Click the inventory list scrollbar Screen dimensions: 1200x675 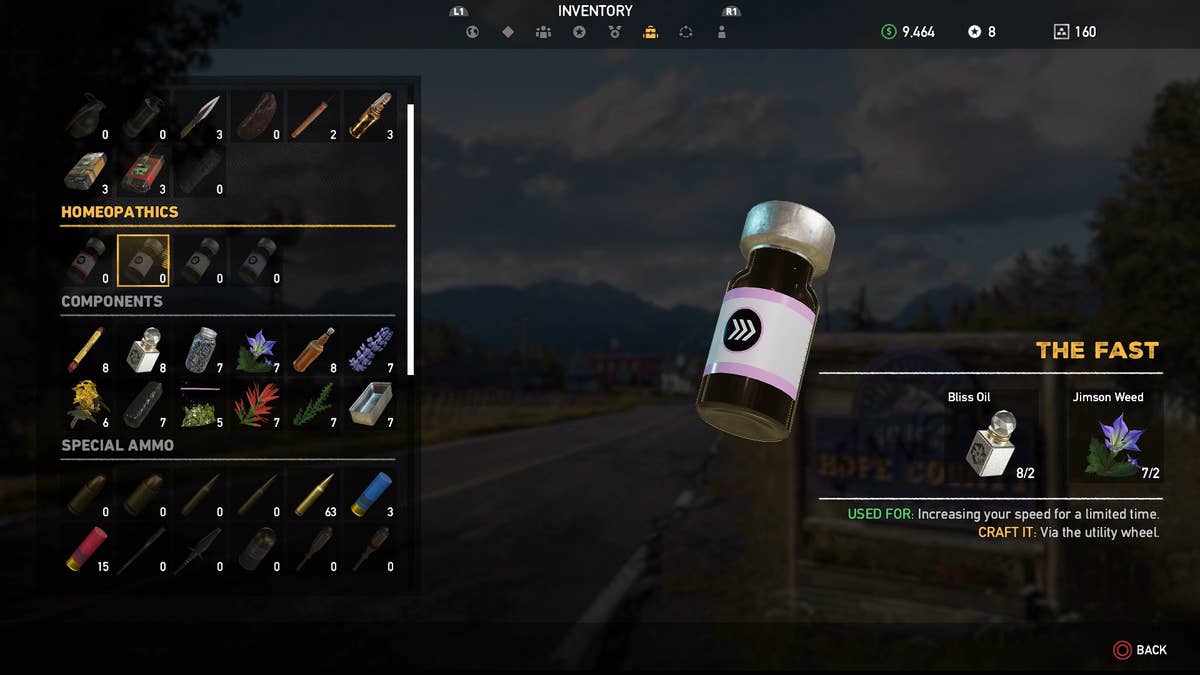(410, 238)
